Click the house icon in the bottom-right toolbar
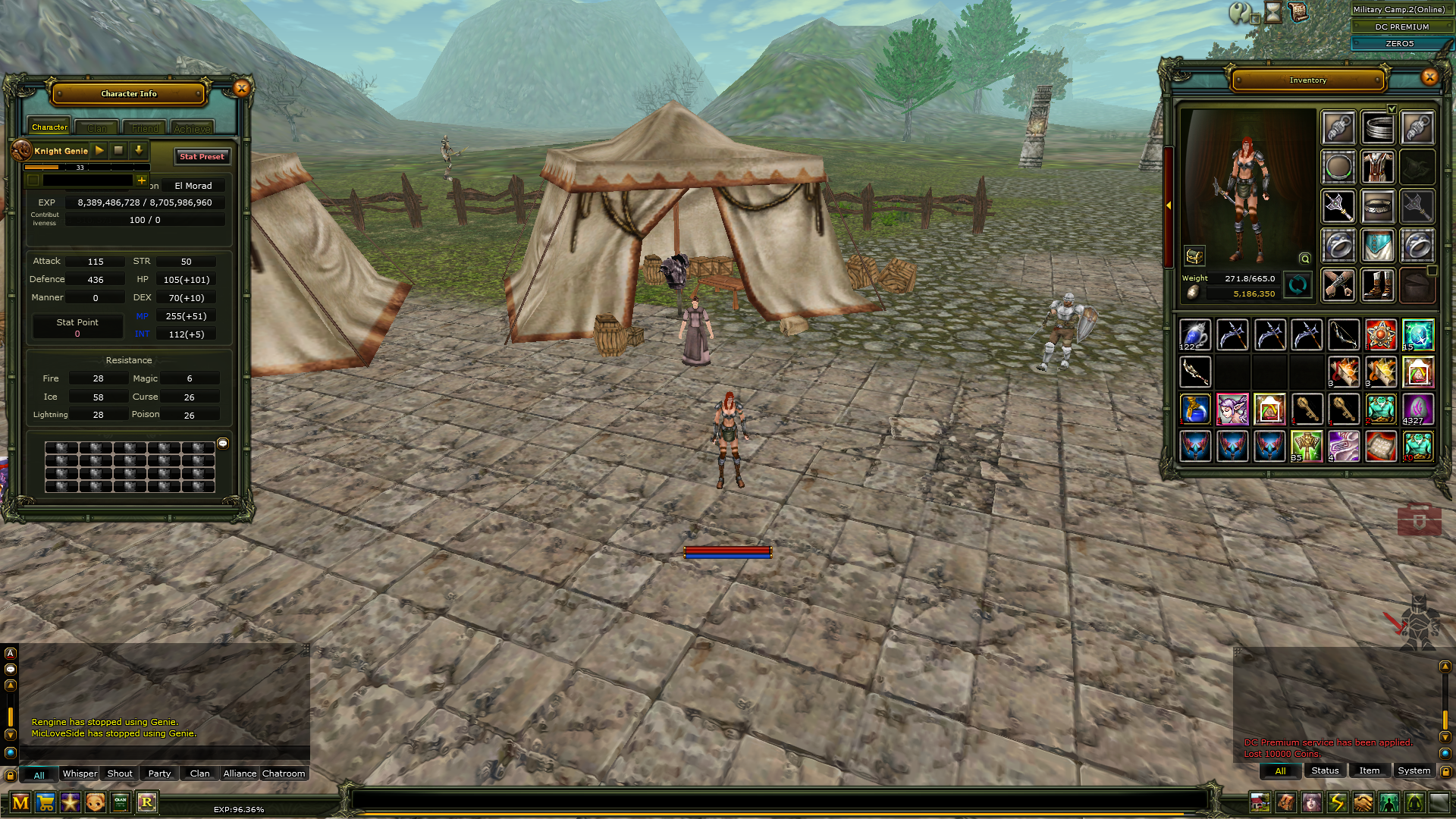This screenshot has height=819, width=1456. 1260,802
